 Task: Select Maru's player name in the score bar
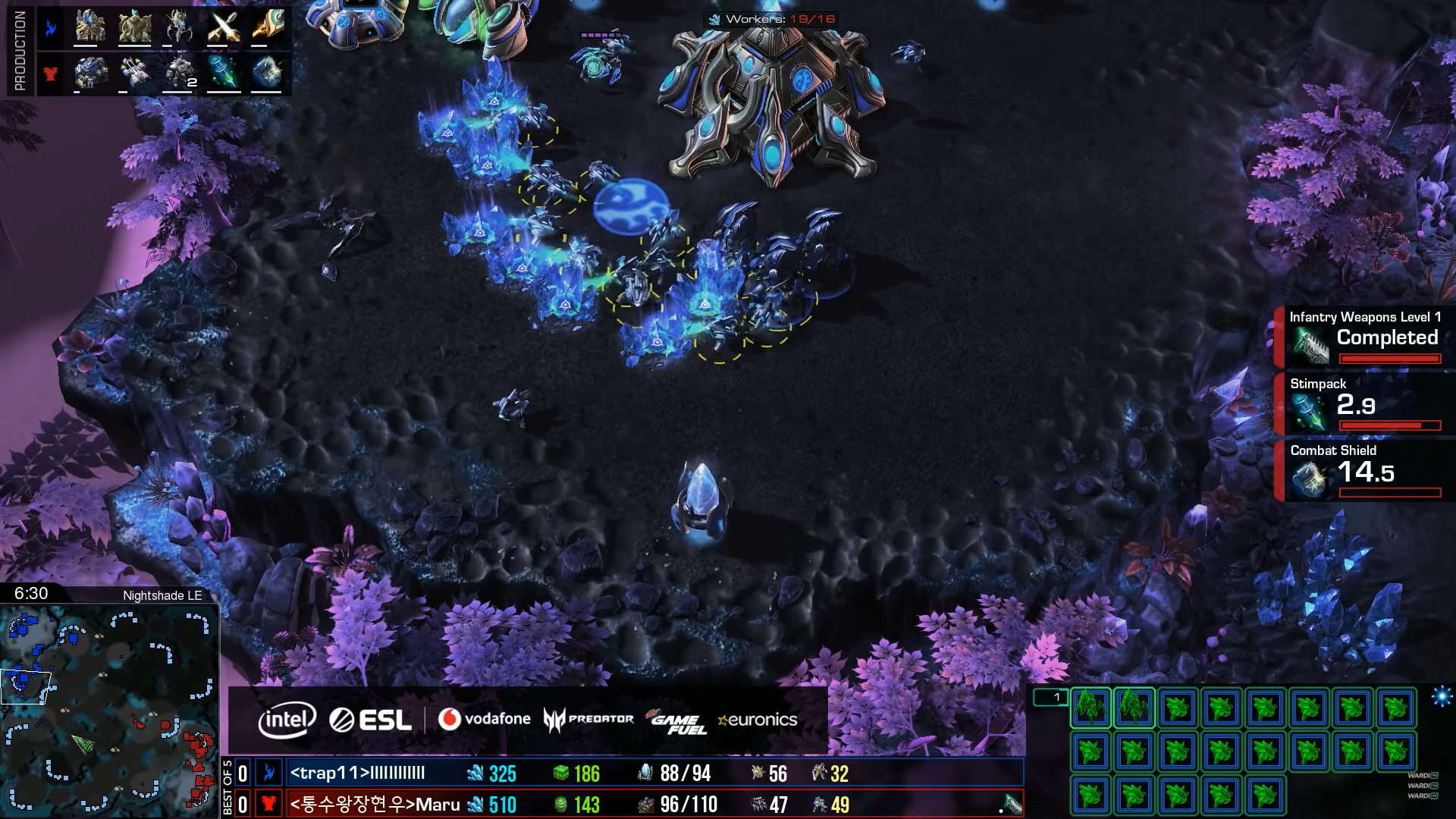[x=375, y=804]
